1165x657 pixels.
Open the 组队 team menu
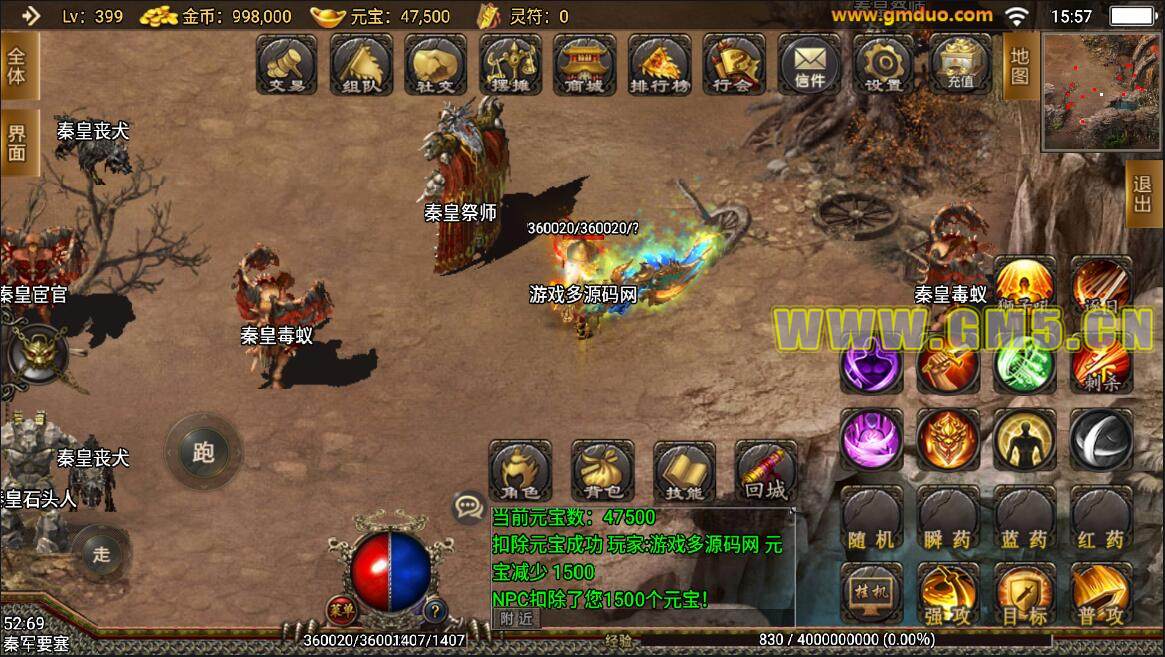(x=361, y=65)
